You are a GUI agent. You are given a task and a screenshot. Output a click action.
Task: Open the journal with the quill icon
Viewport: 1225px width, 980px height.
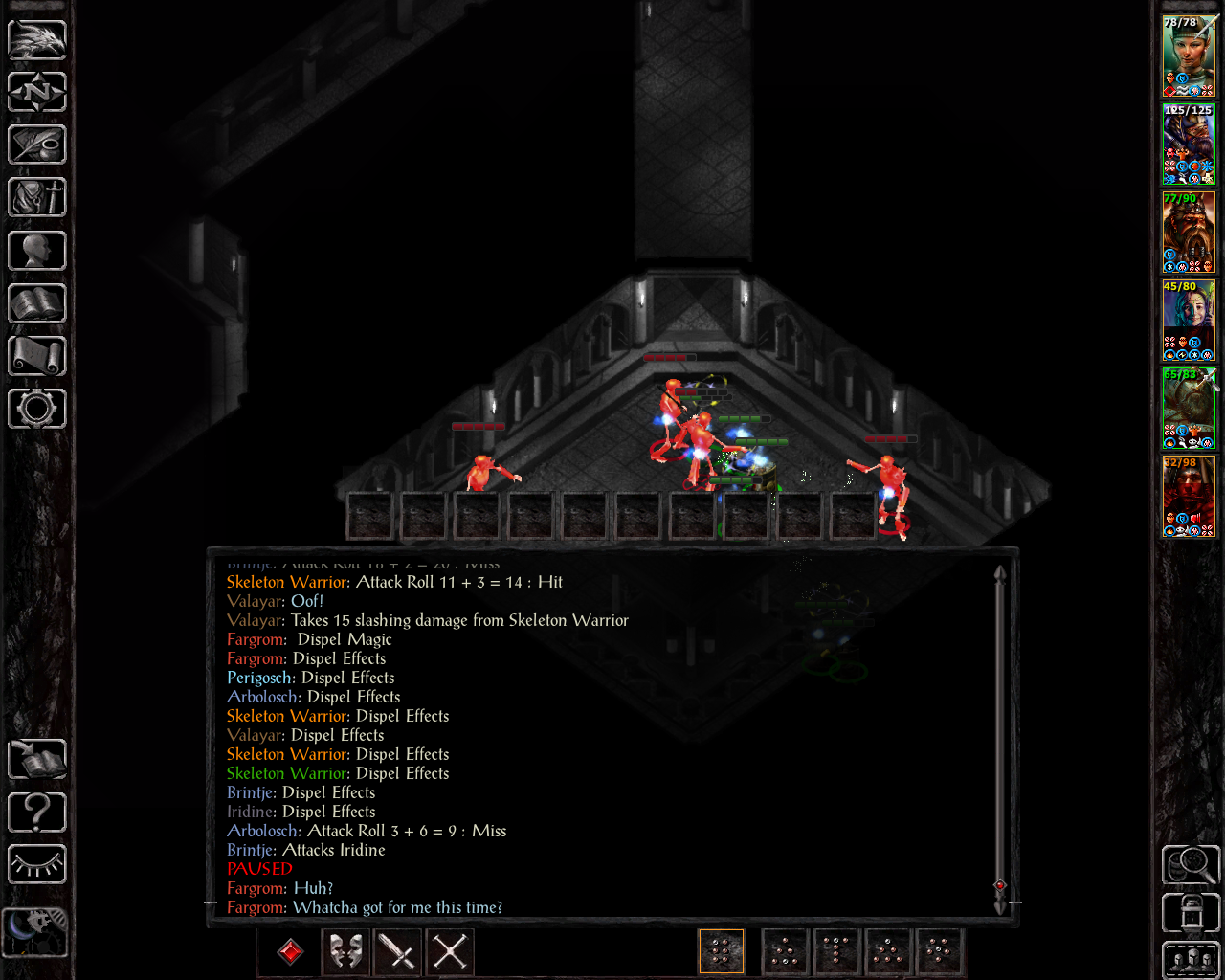pos(37,145)
